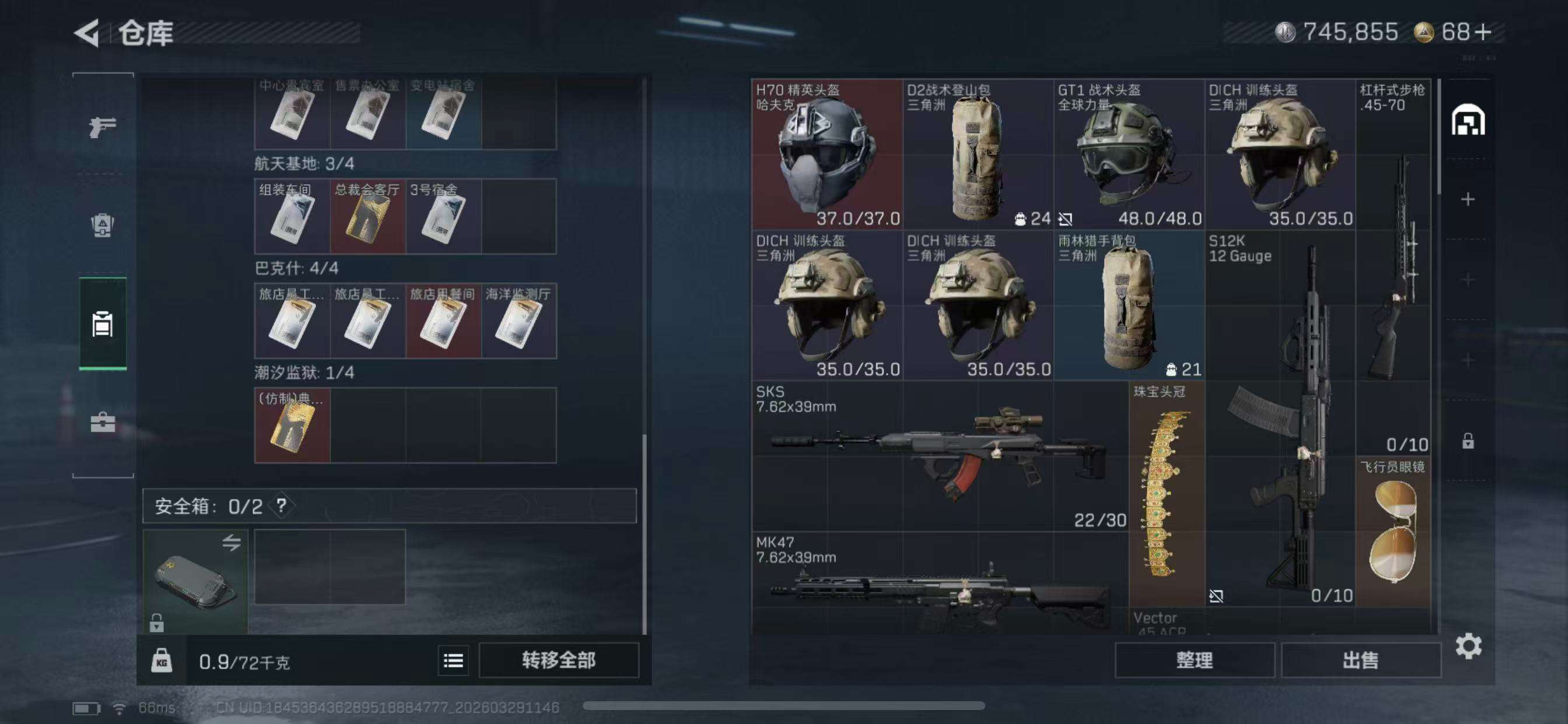Image resolution: width=1568 pixels, height=724 pixels.
Task: Open the stash gear settings
Action: [x=1468, y=646]
